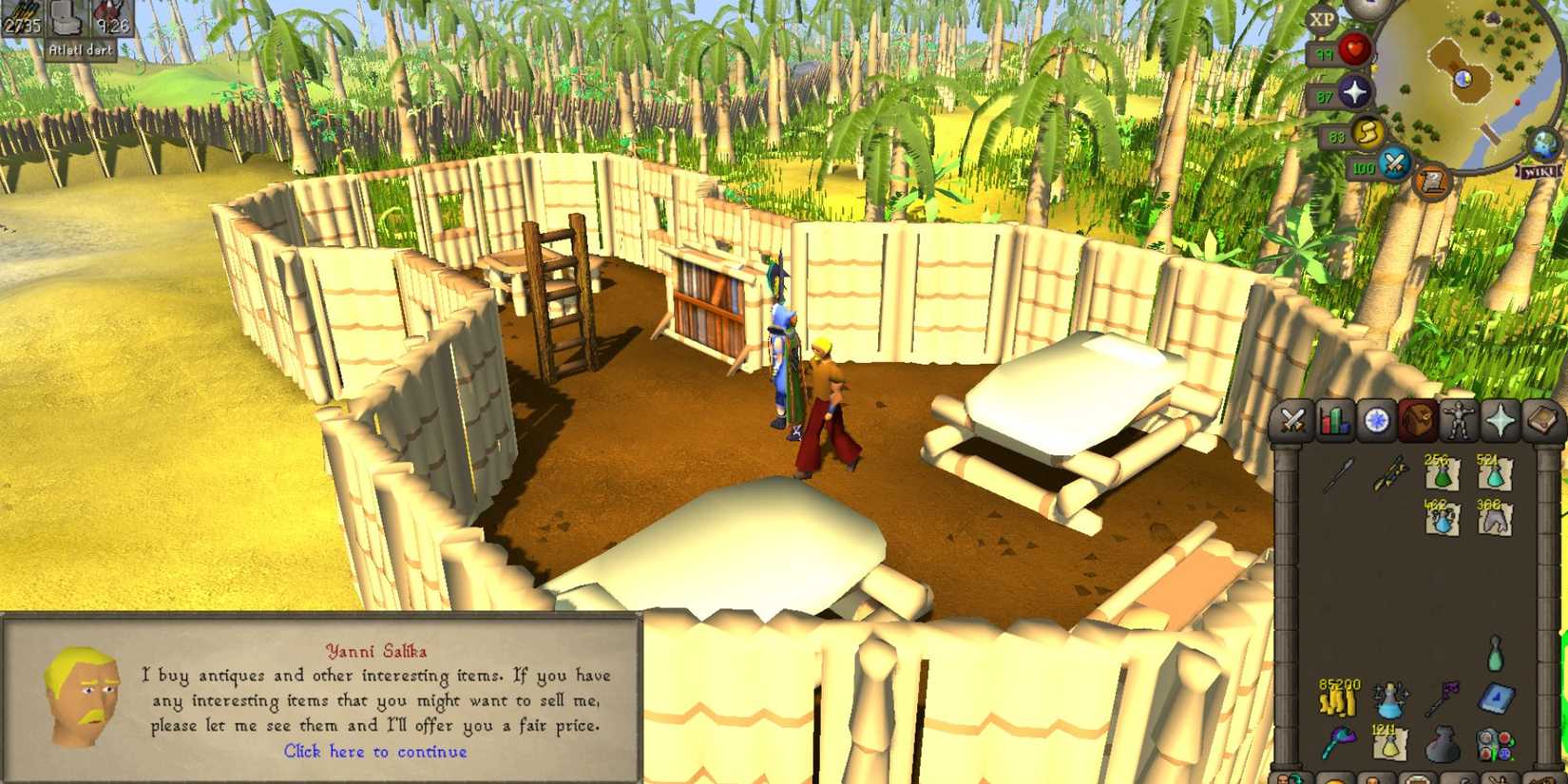The height and width of the screenshot is (784, 1568).
Task: Open the Inventory backpack tab
Action: pos(1418,420)
